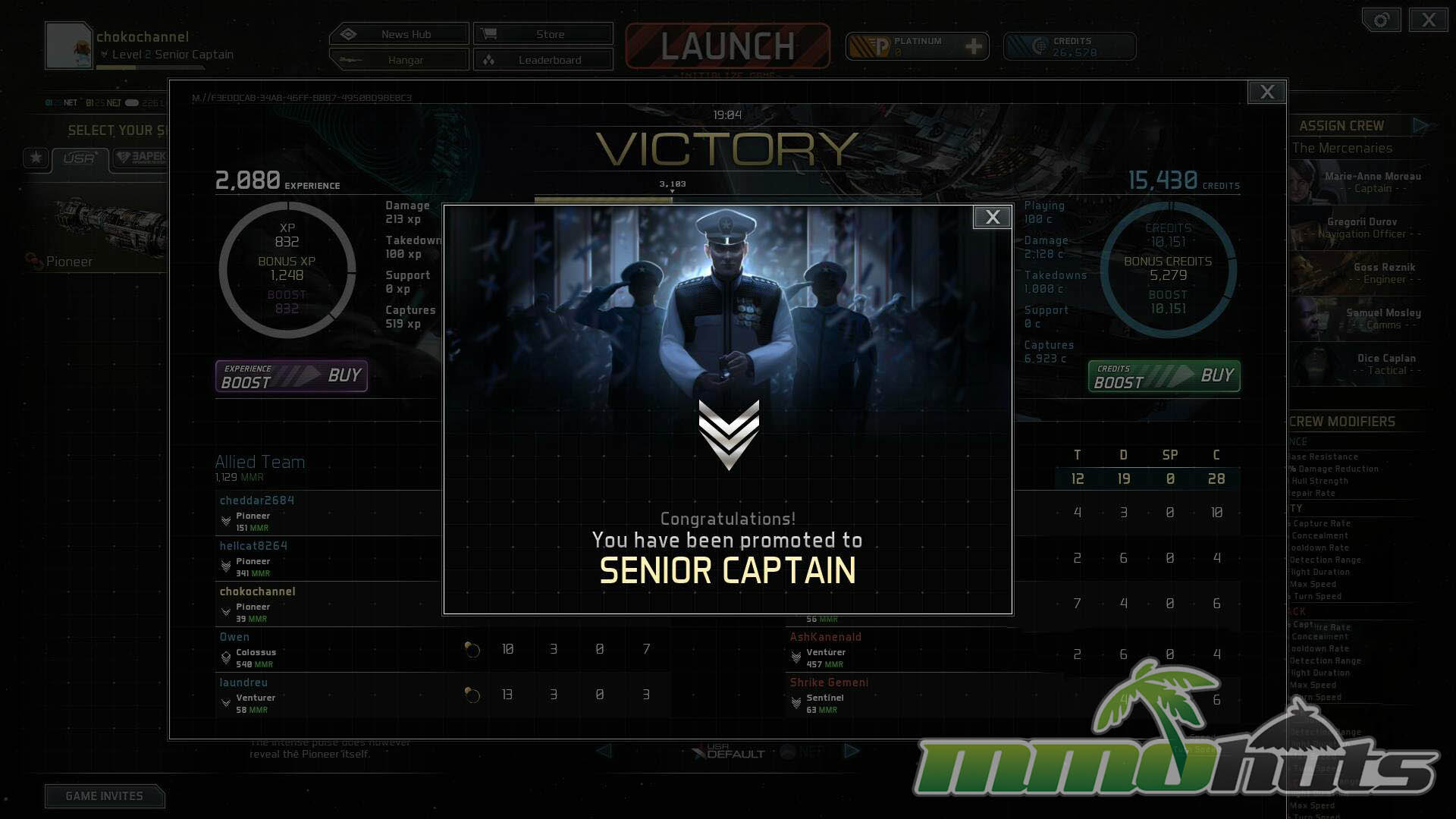Close the game with the top-right X

coord(1428,20)
